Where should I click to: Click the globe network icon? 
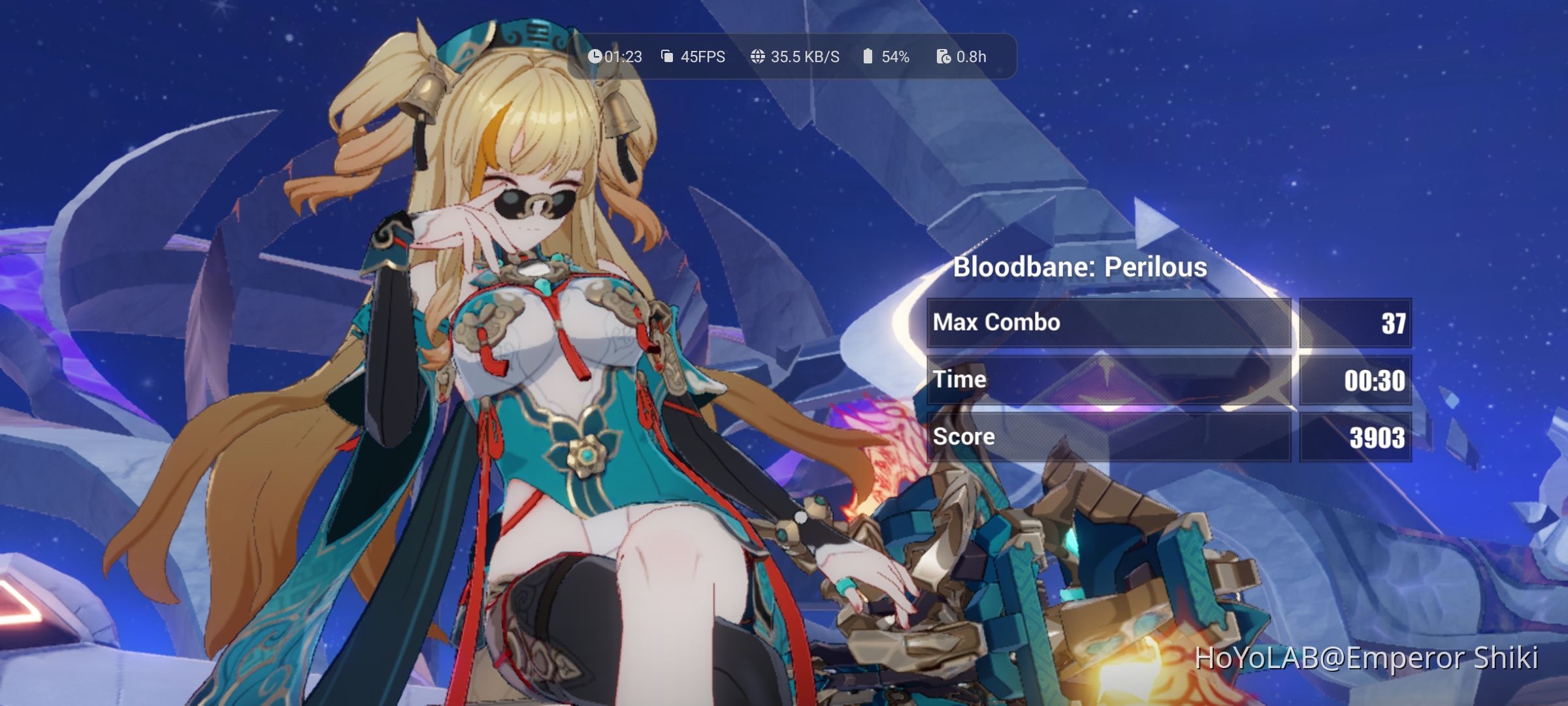tap(758, 57)
